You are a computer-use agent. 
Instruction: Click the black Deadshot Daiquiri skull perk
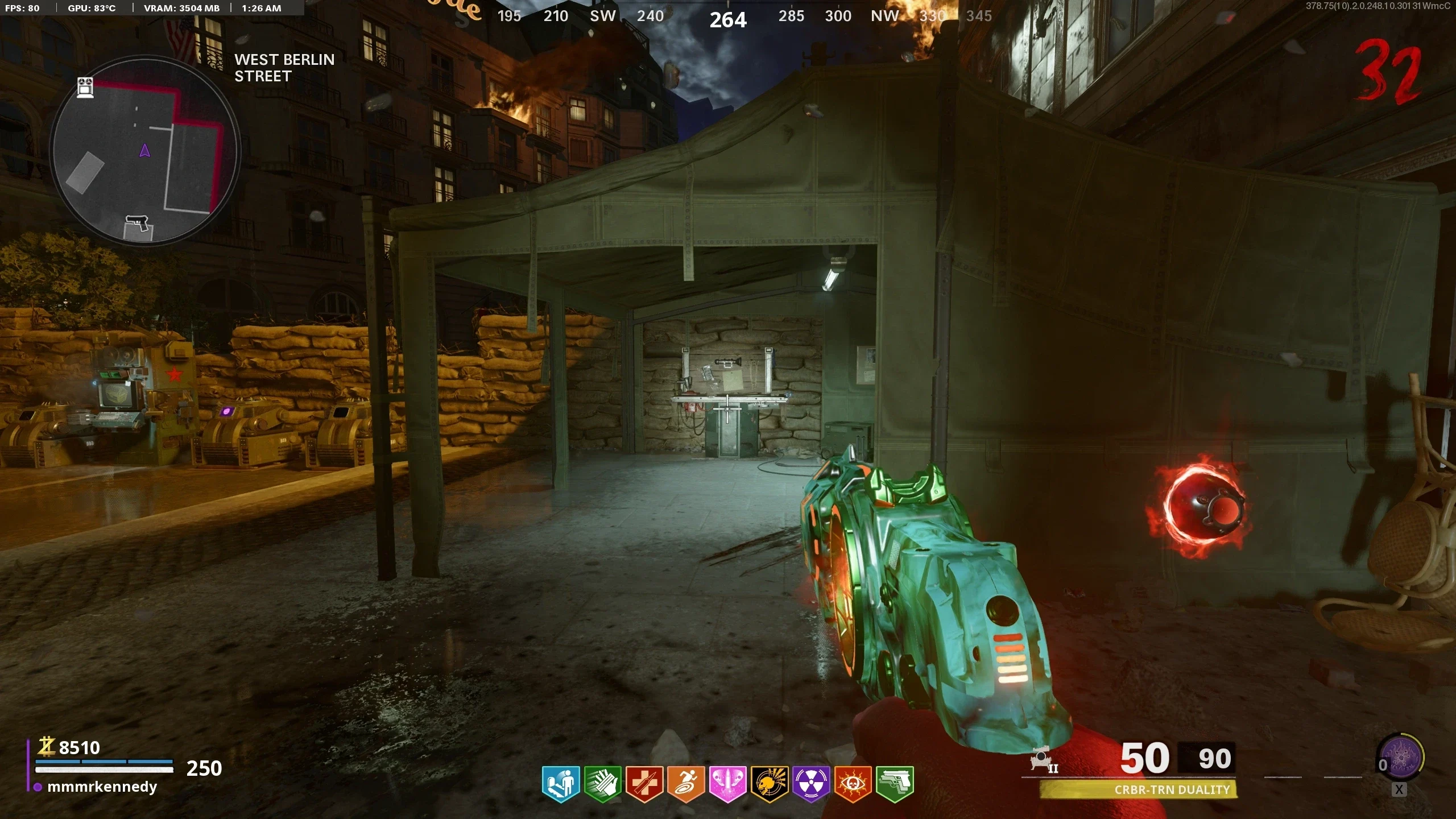(x=770, y=784)
